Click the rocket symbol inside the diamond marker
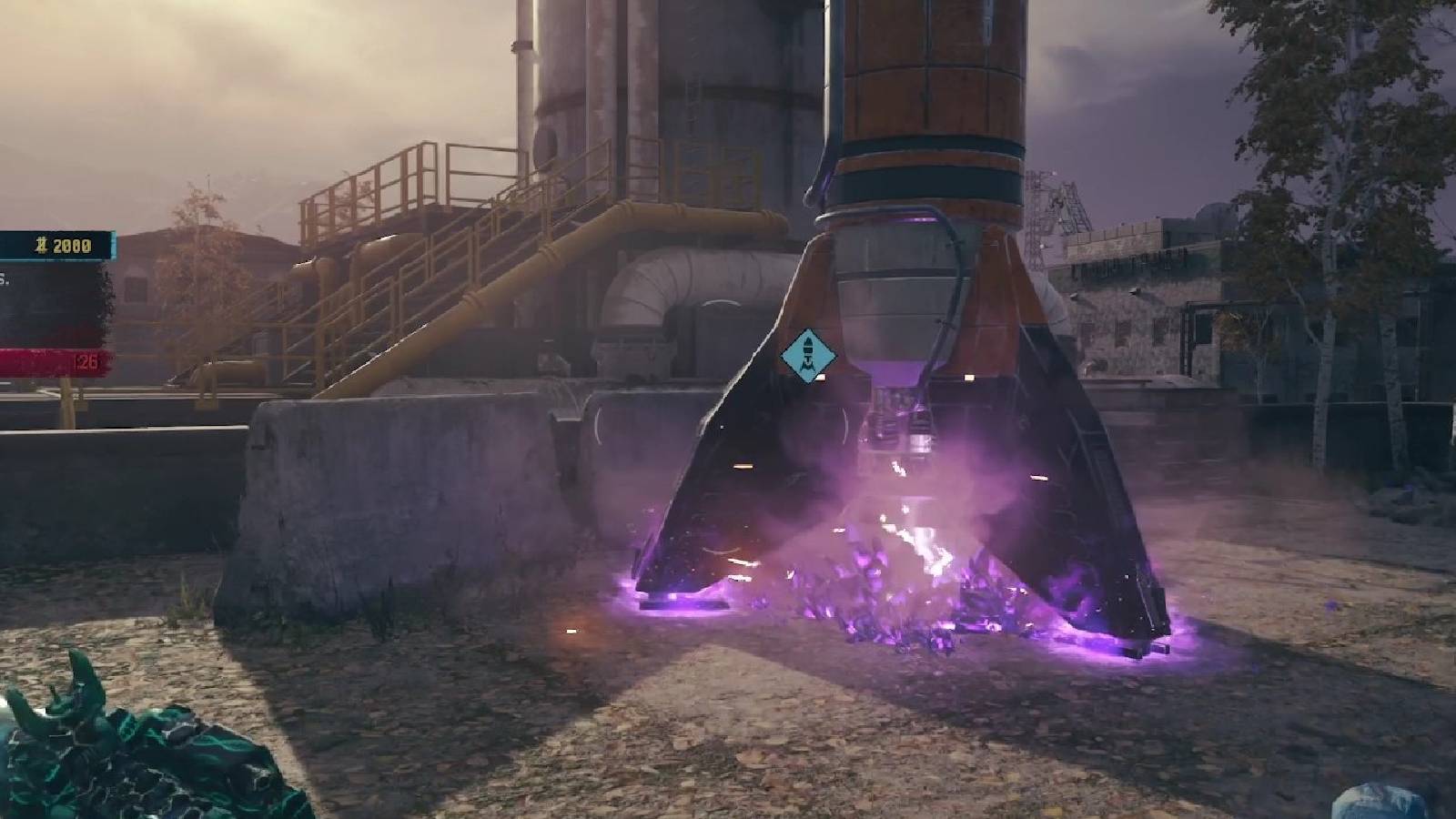 pos(810,355)
